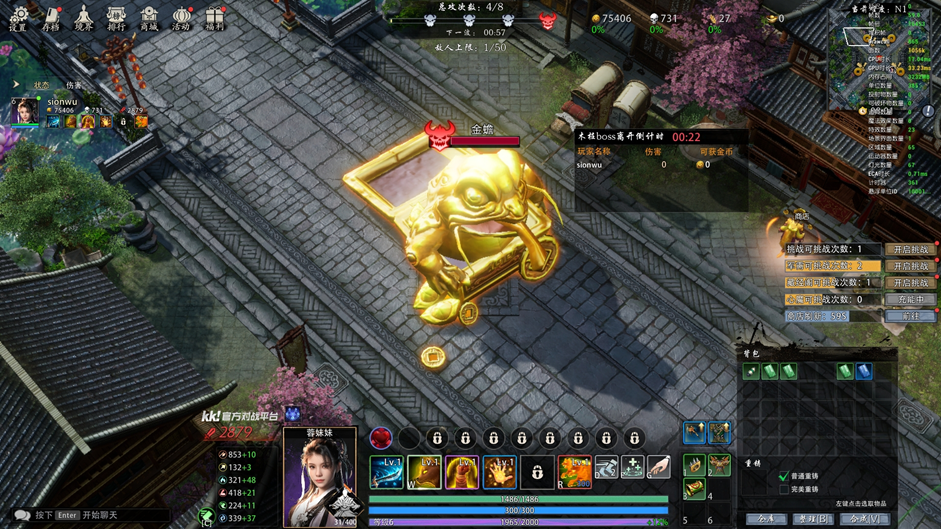Click the 整理 sort backpack button
The height and width of the screenshot is (529, 941).
(x=814, y=520)
